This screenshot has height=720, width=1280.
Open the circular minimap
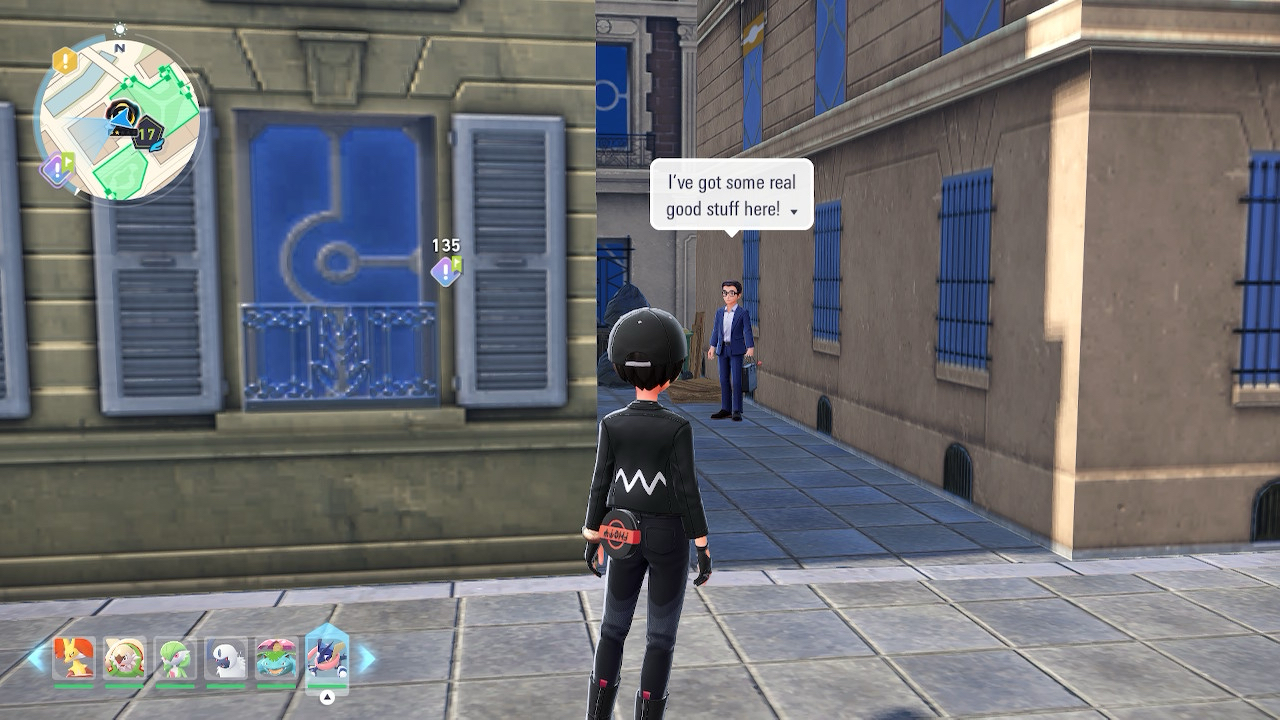(119, 119)
